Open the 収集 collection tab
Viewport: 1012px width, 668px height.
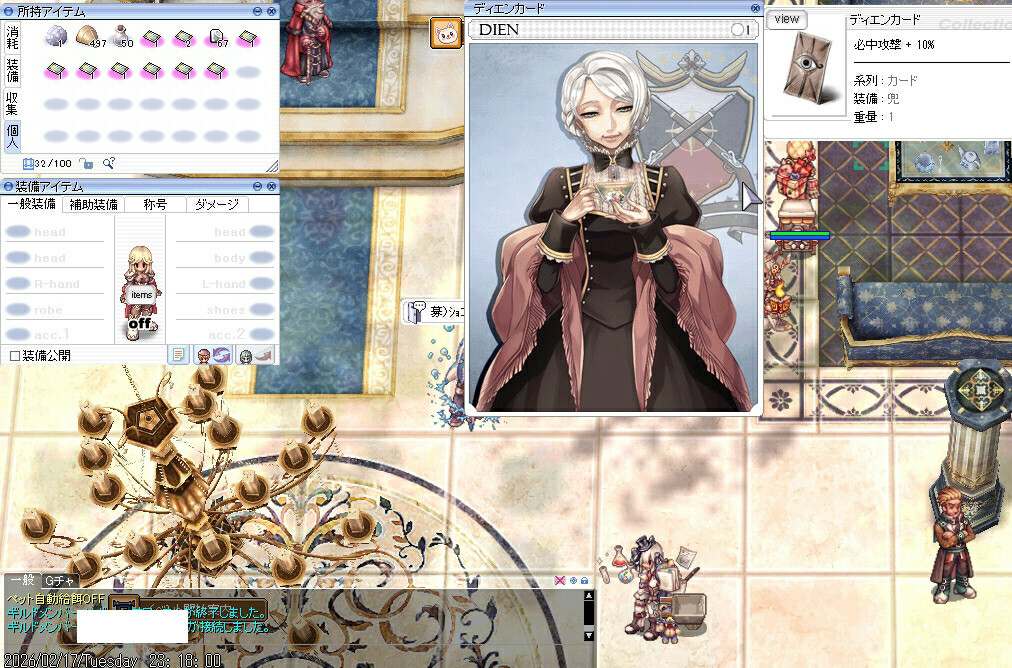tap(12, 103)
